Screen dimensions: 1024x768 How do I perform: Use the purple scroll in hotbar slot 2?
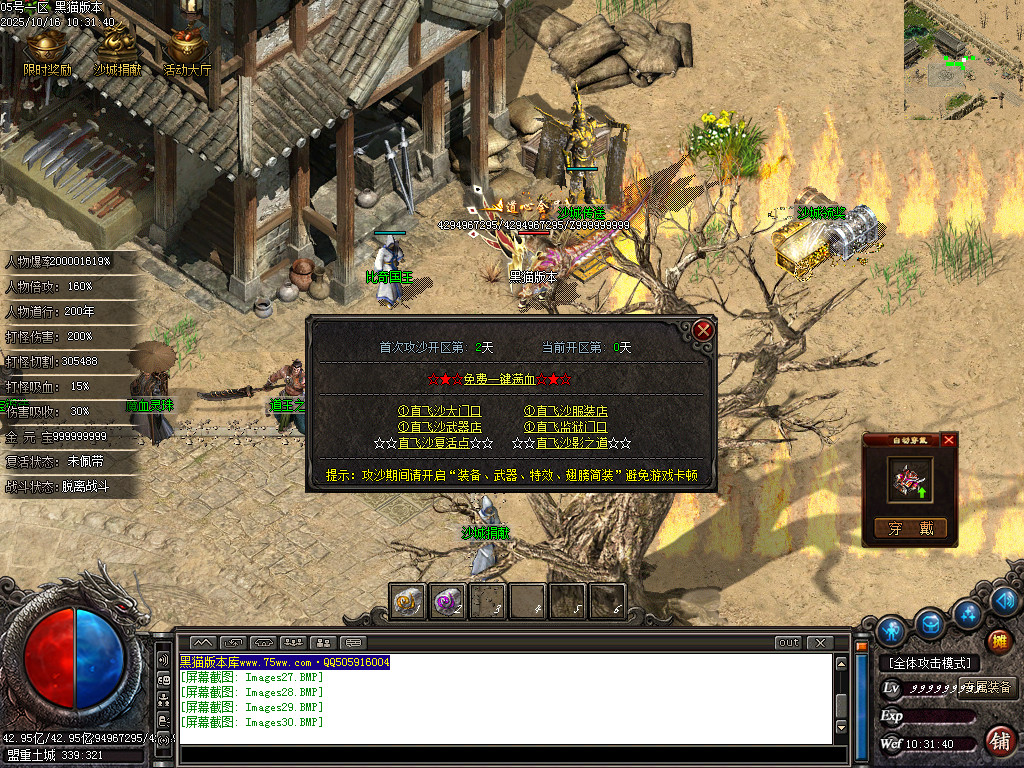(447, 601)
